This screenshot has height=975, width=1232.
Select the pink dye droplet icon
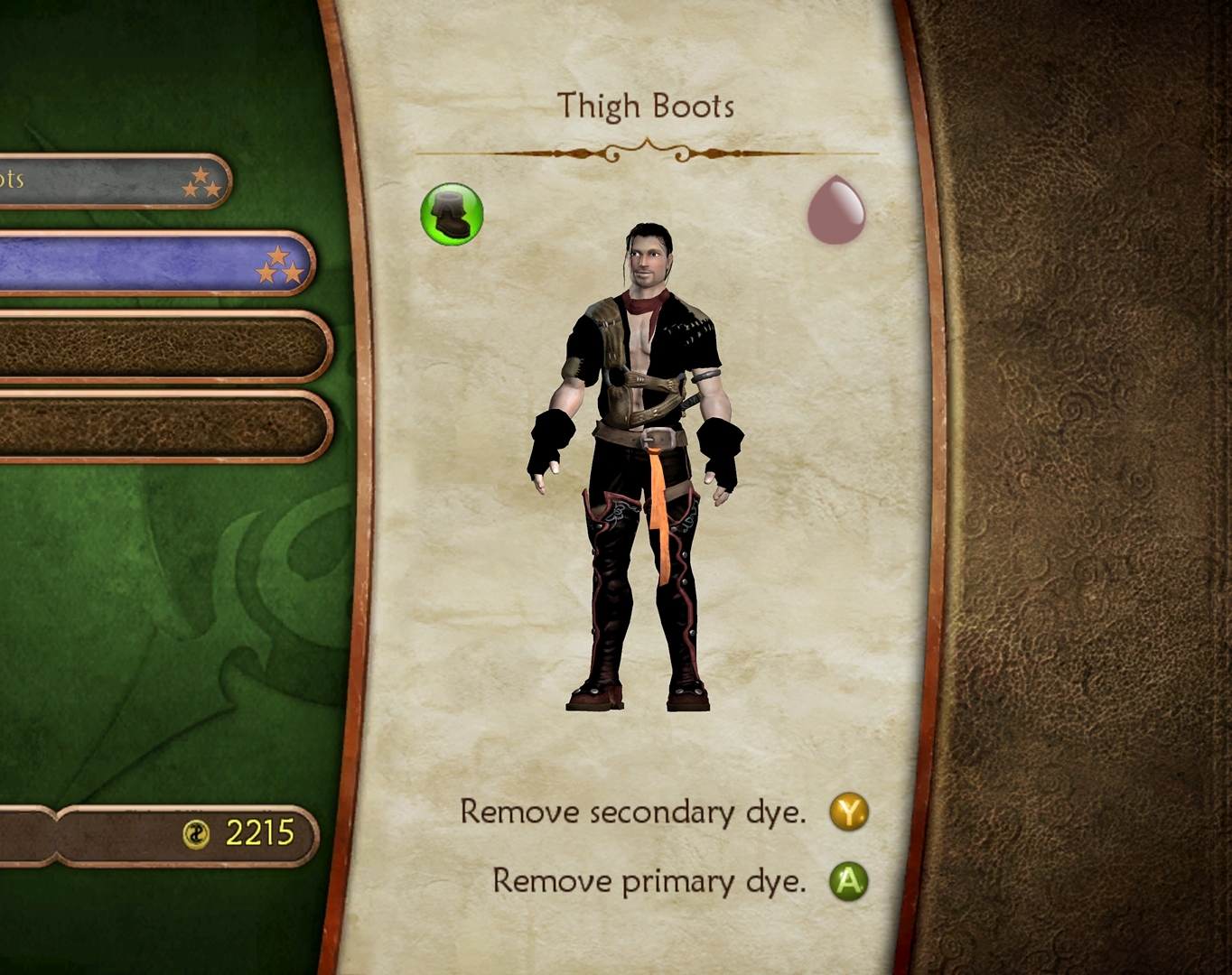(835, 210)
